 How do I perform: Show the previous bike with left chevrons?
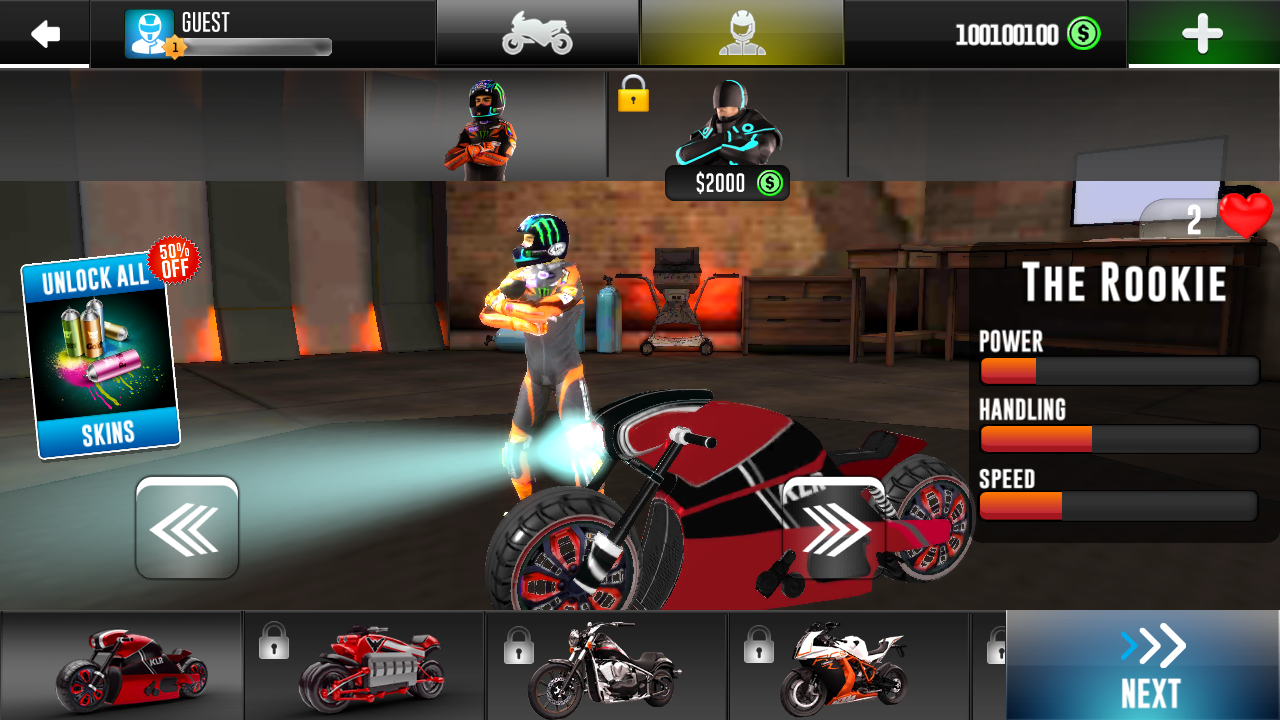click(187, 528)
